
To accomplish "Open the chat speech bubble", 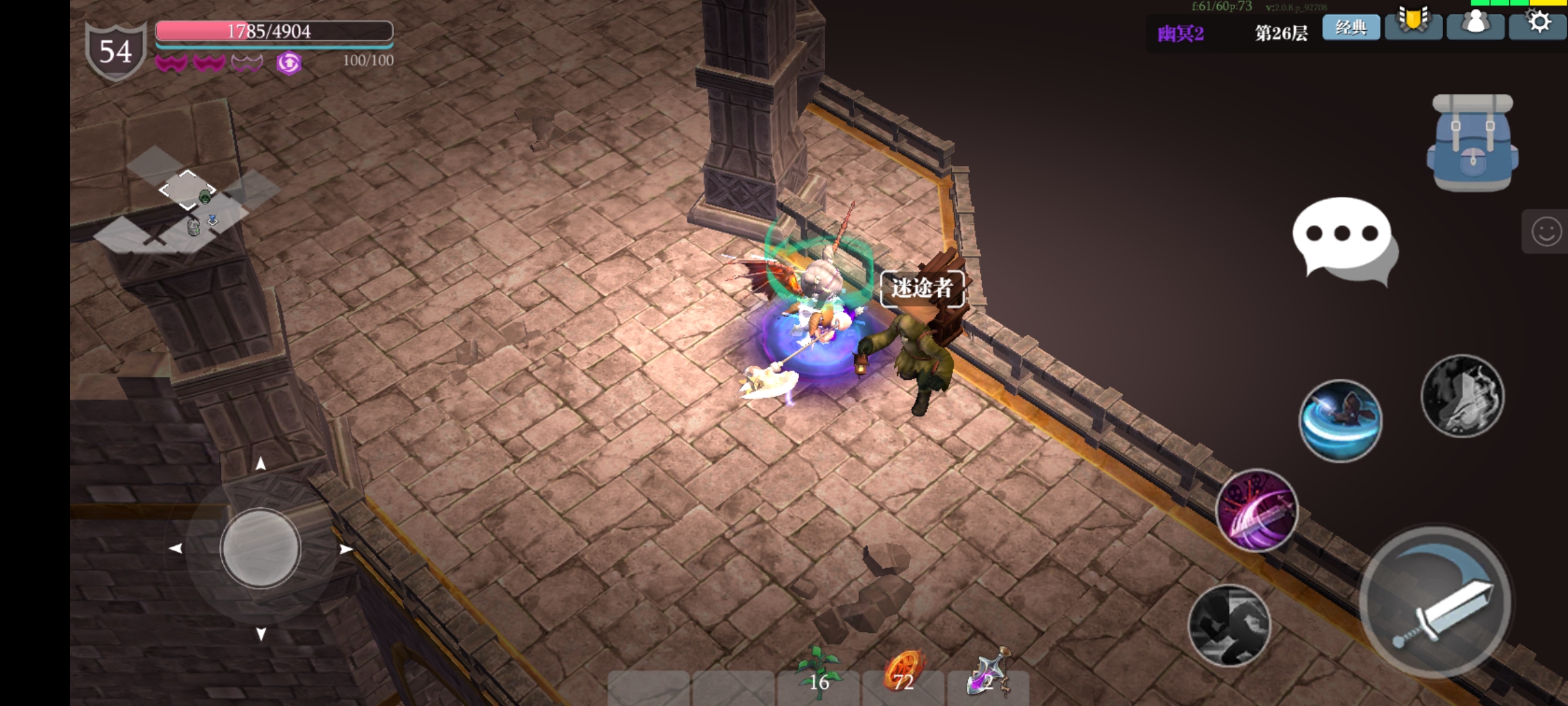I will [1344, 239].
